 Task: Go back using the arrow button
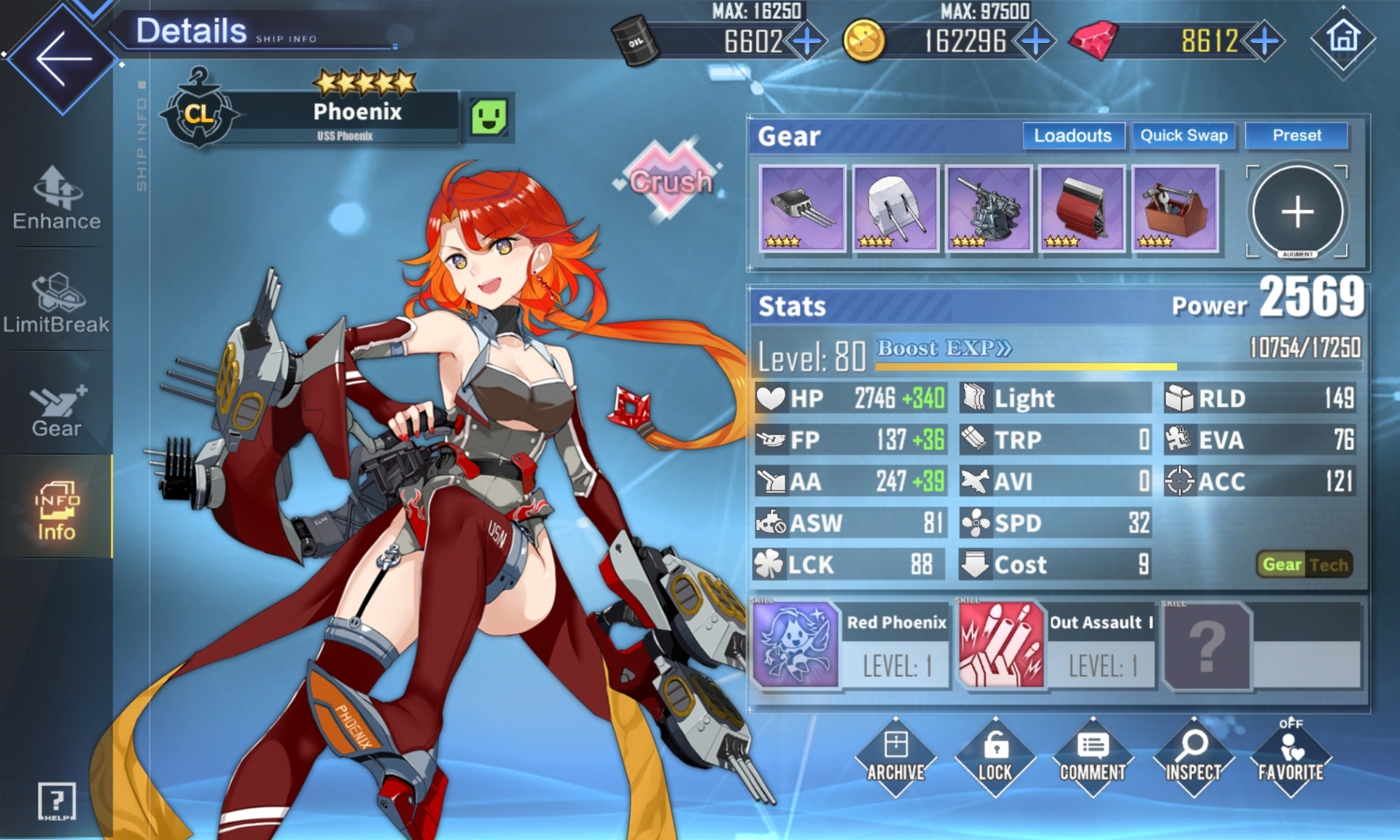(62, 58)
